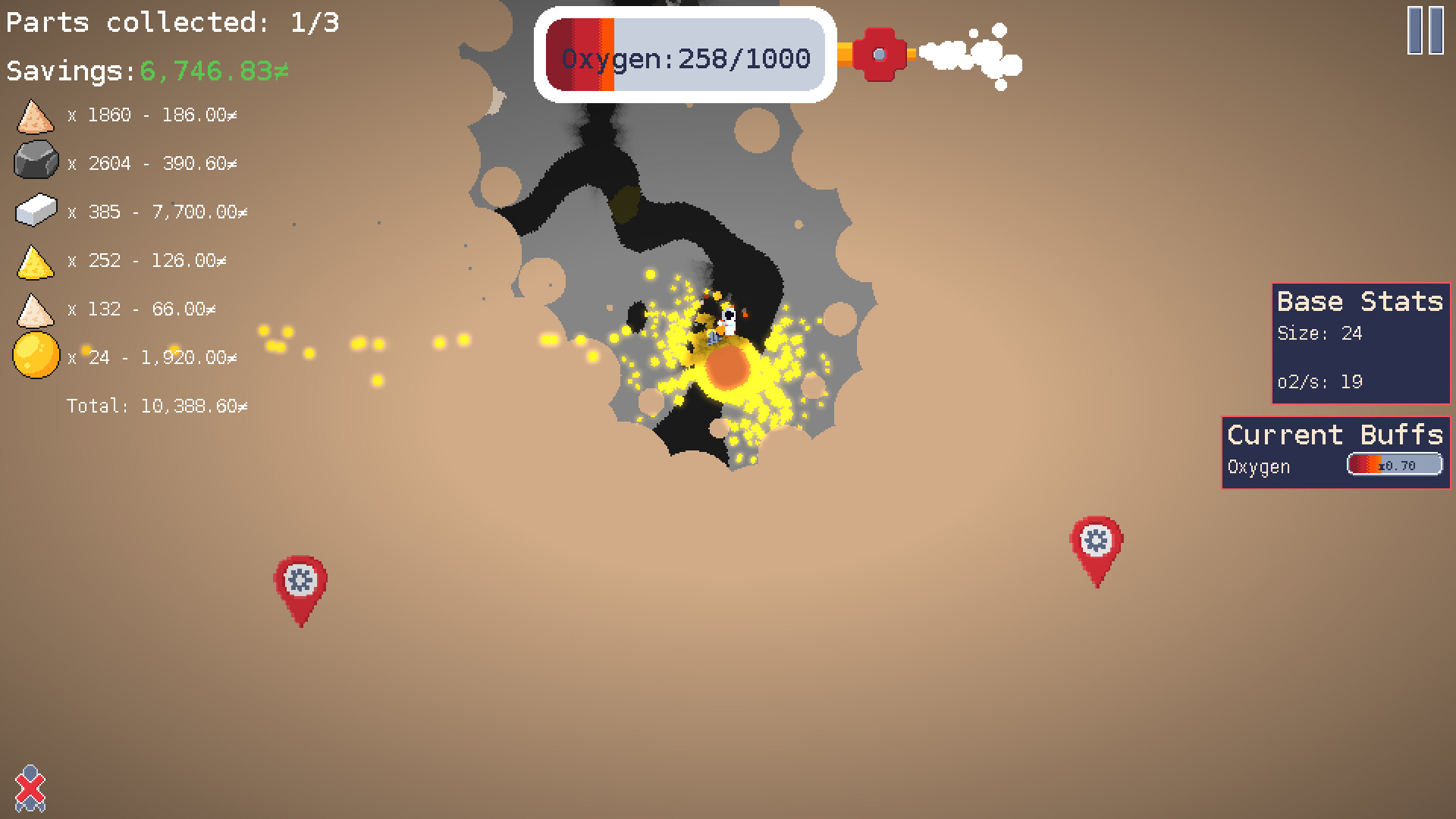Click the red oxygen valve icon
The image size is (1456, 819).
click(880, 53)
